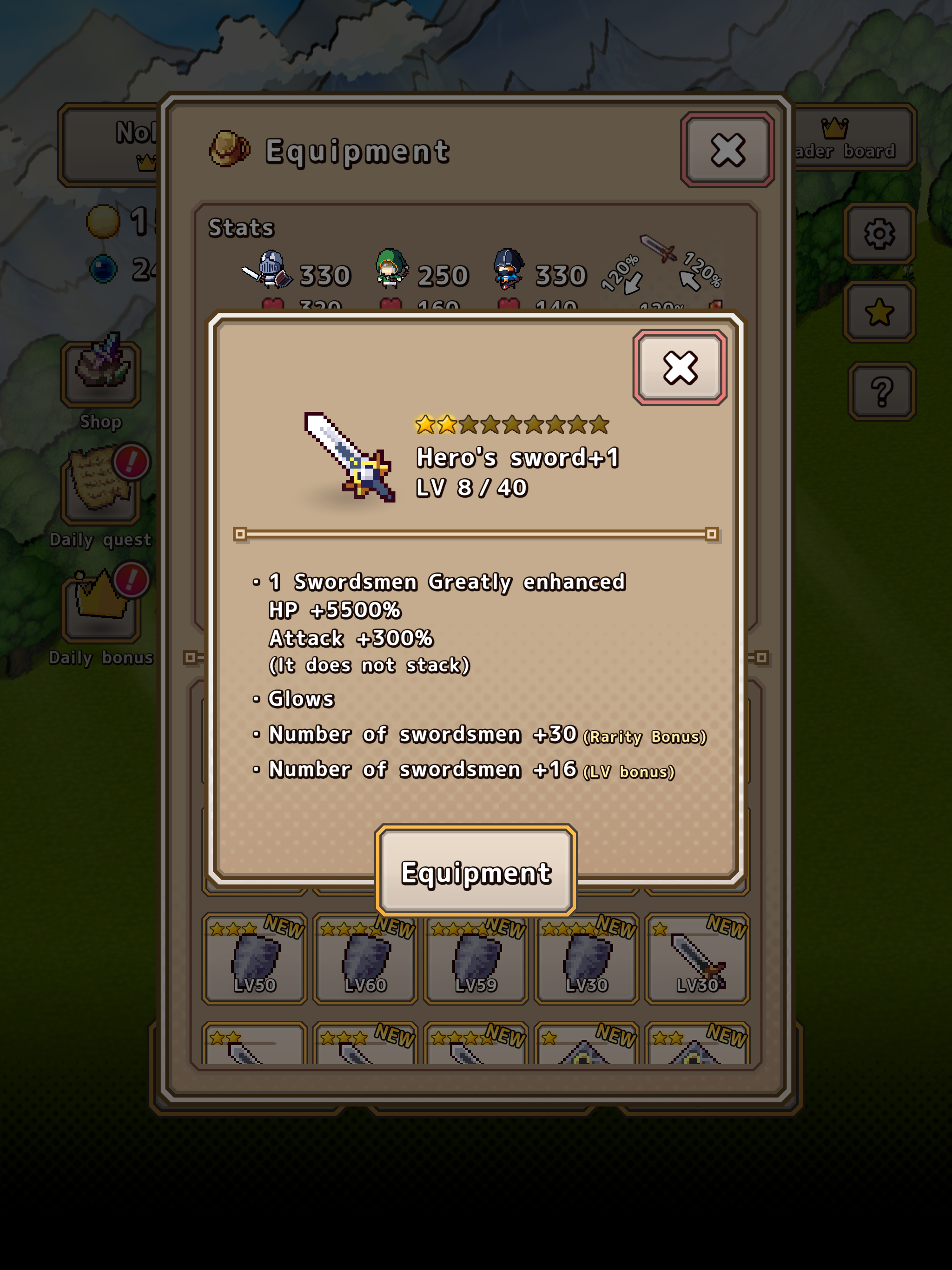Open the star rating screen

point(880,313)
